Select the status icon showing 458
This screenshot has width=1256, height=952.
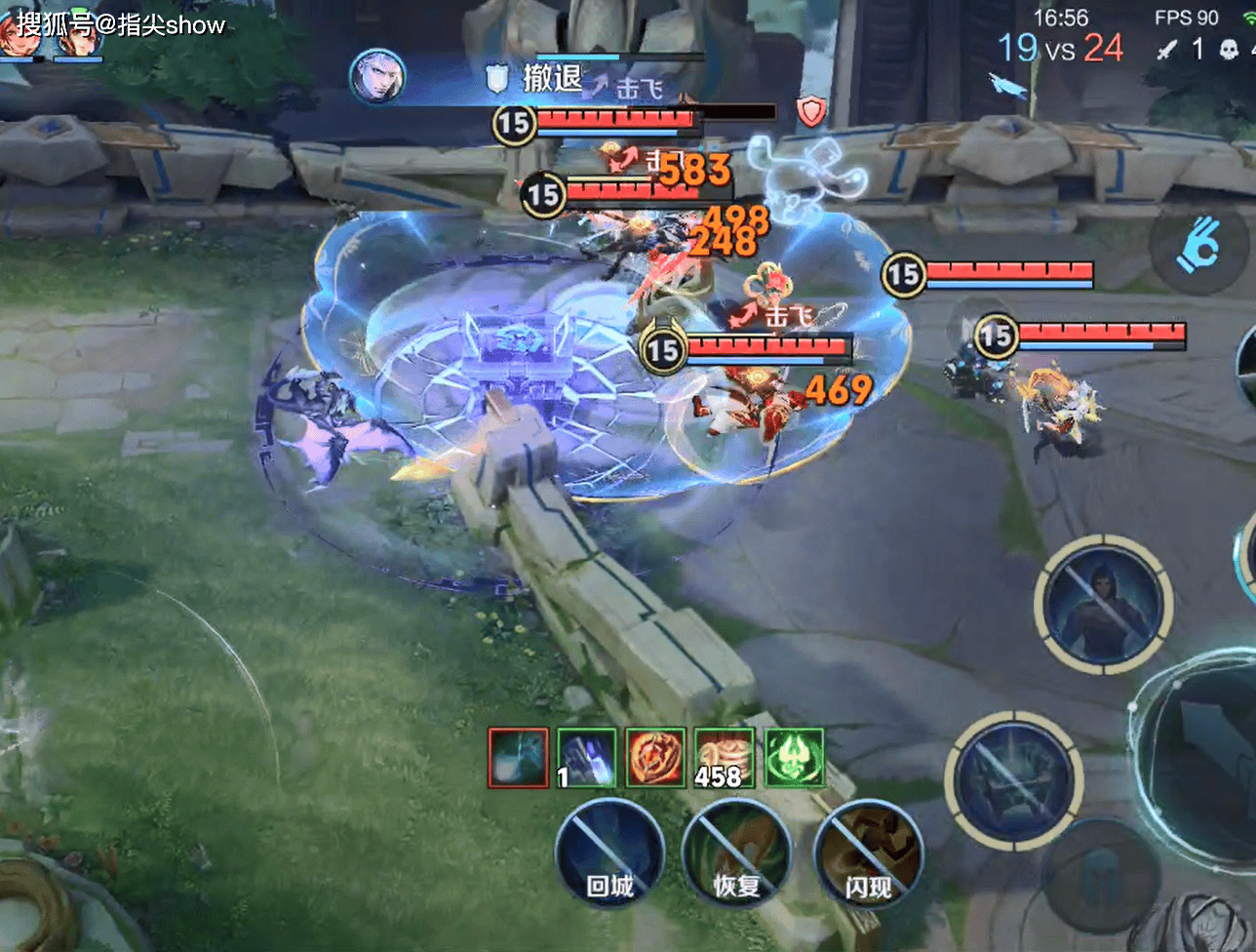(724, 758)
